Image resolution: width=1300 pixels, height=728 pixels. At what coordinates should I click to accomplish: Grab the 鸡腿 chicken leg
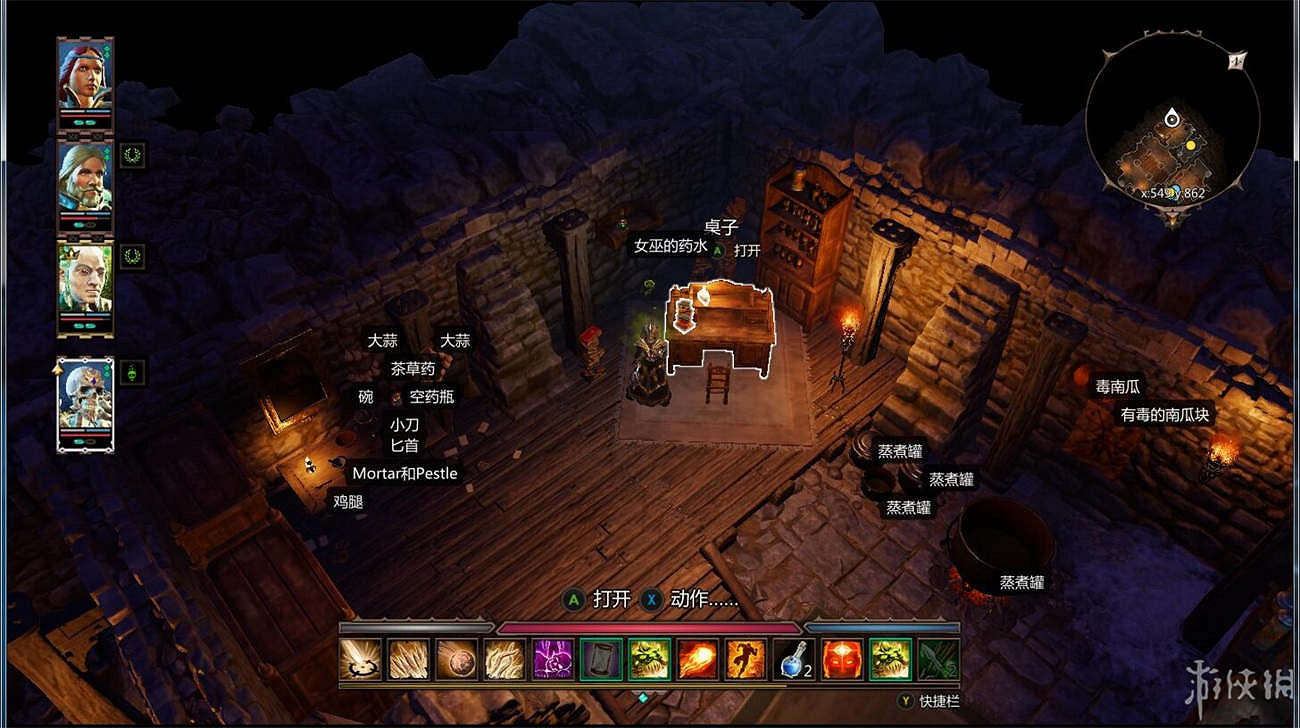coord(350,503)
